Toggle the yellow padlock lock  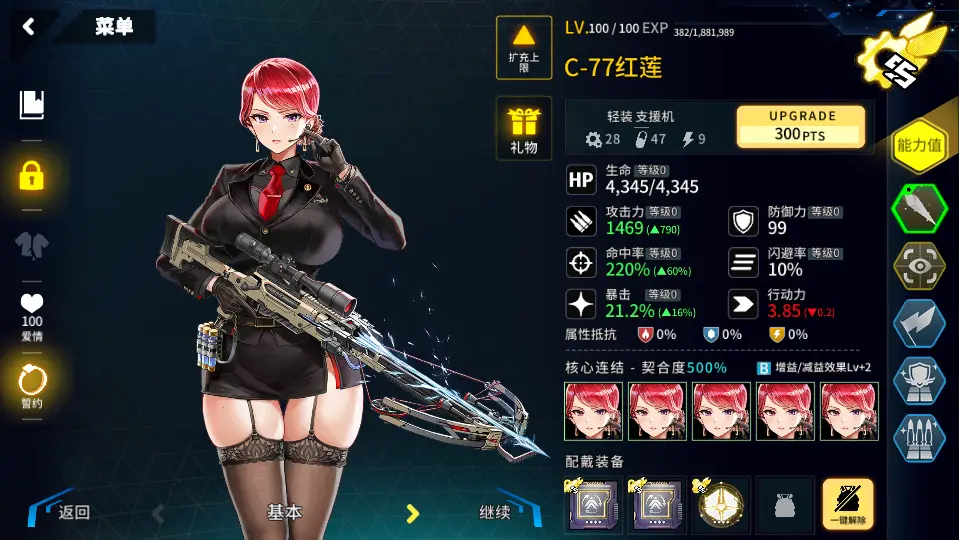point(32,177)
